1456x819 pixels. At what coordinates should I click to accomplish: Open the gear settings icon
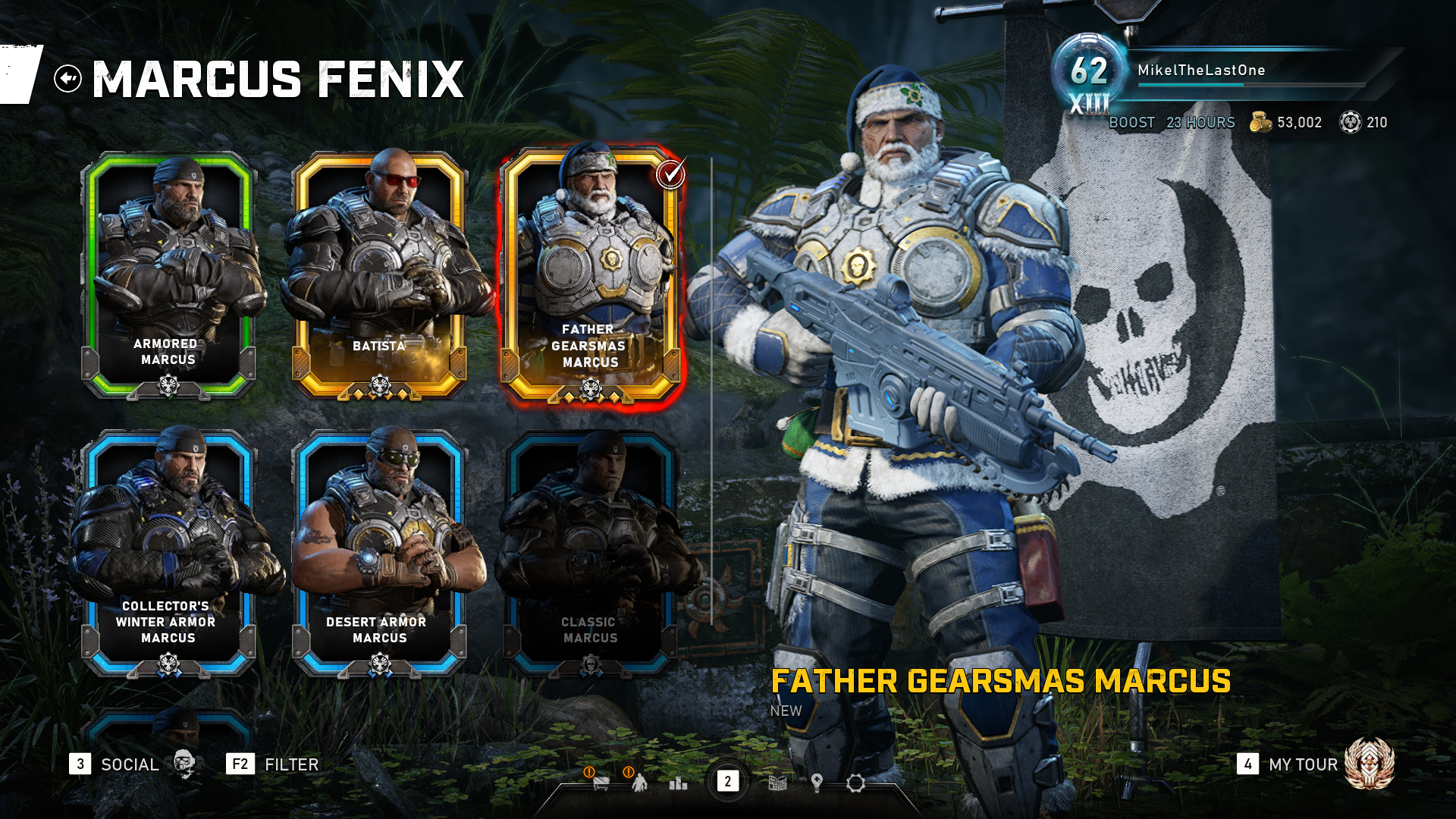[x=855, y=783]
